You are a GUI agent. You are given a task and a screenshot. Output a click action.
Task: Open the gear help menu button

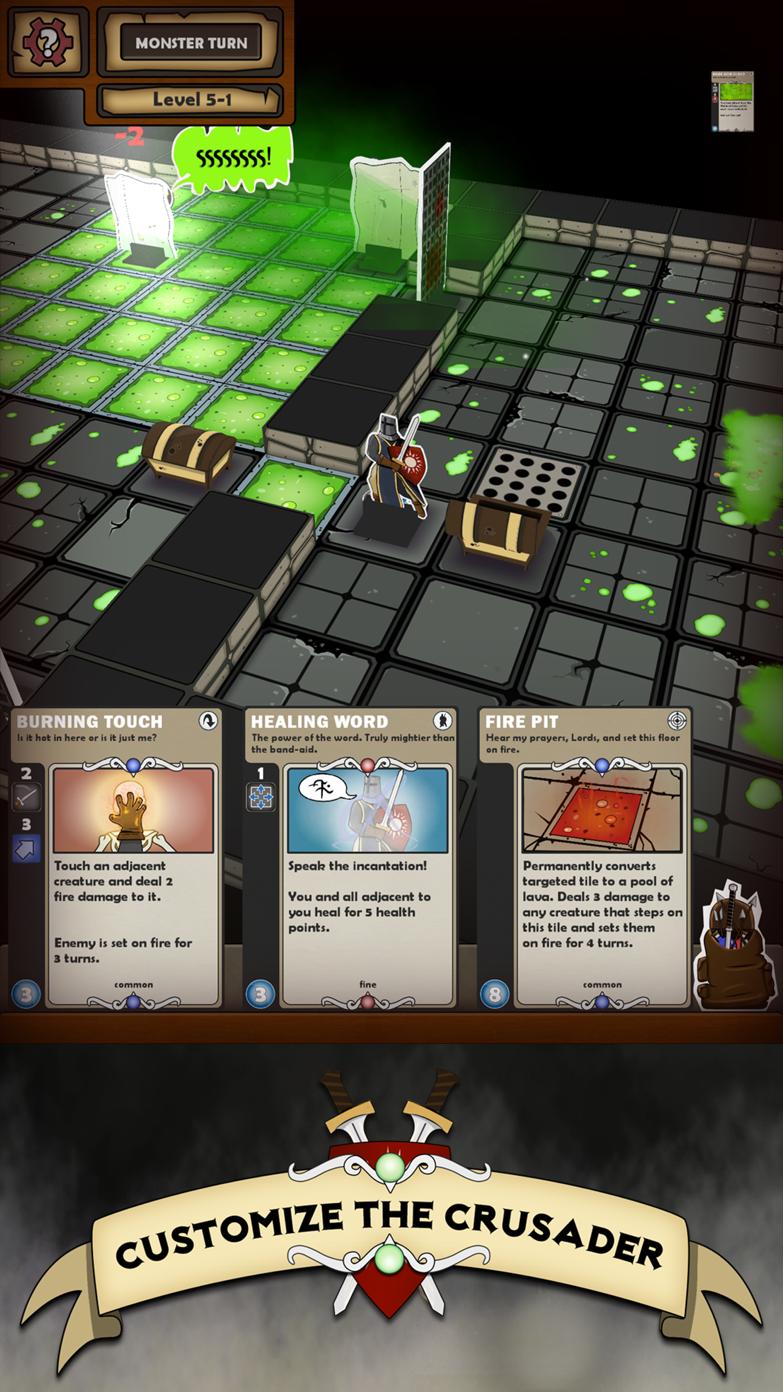(47, 44)
